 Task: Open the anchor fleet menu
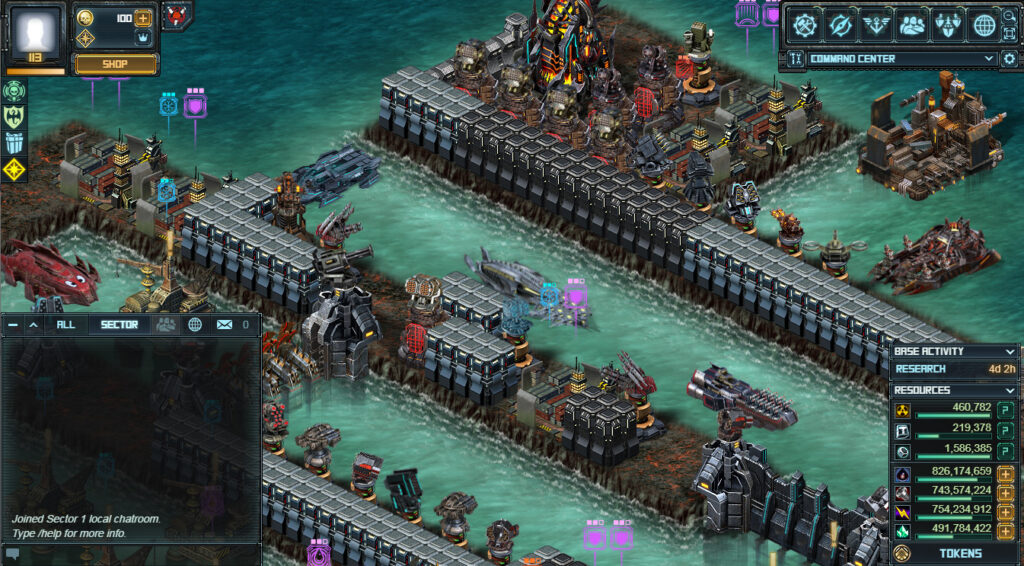coord(877,25)
